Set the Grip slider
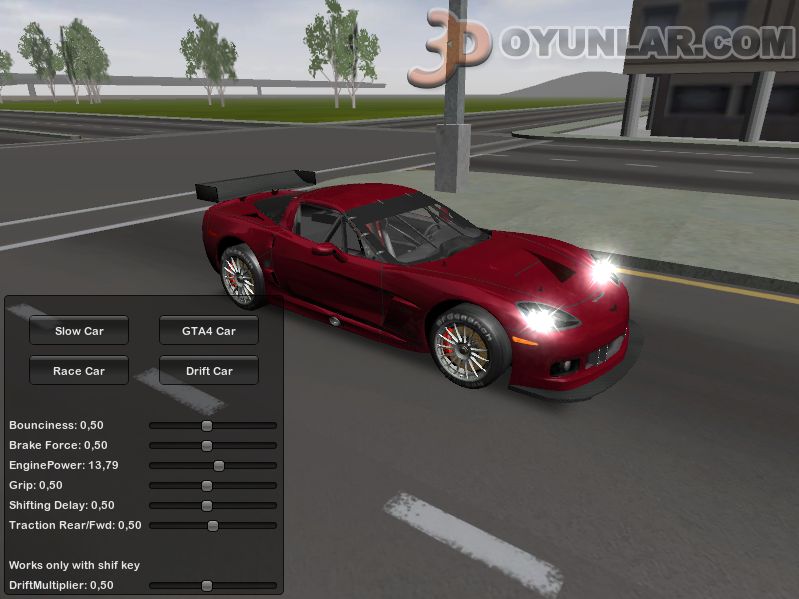This screenshot has height=599, width=799. tap(207, 485)
